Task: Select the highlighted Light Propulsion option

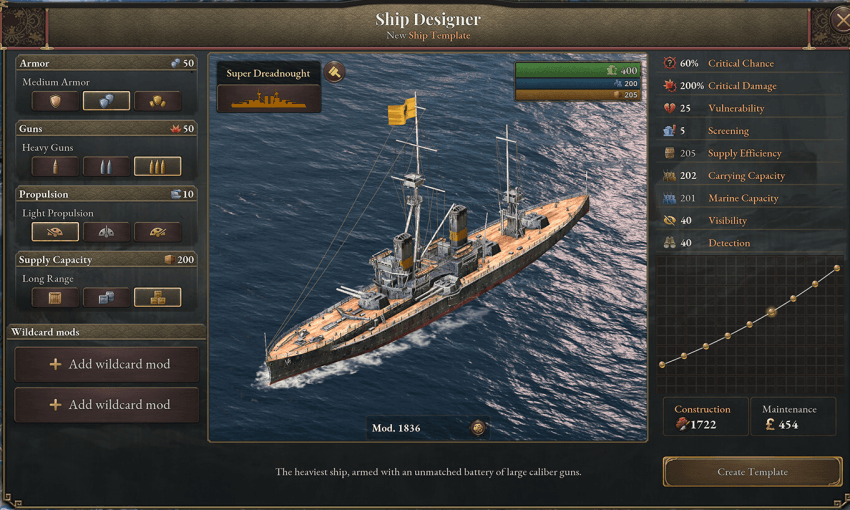Action: point(55,232)
